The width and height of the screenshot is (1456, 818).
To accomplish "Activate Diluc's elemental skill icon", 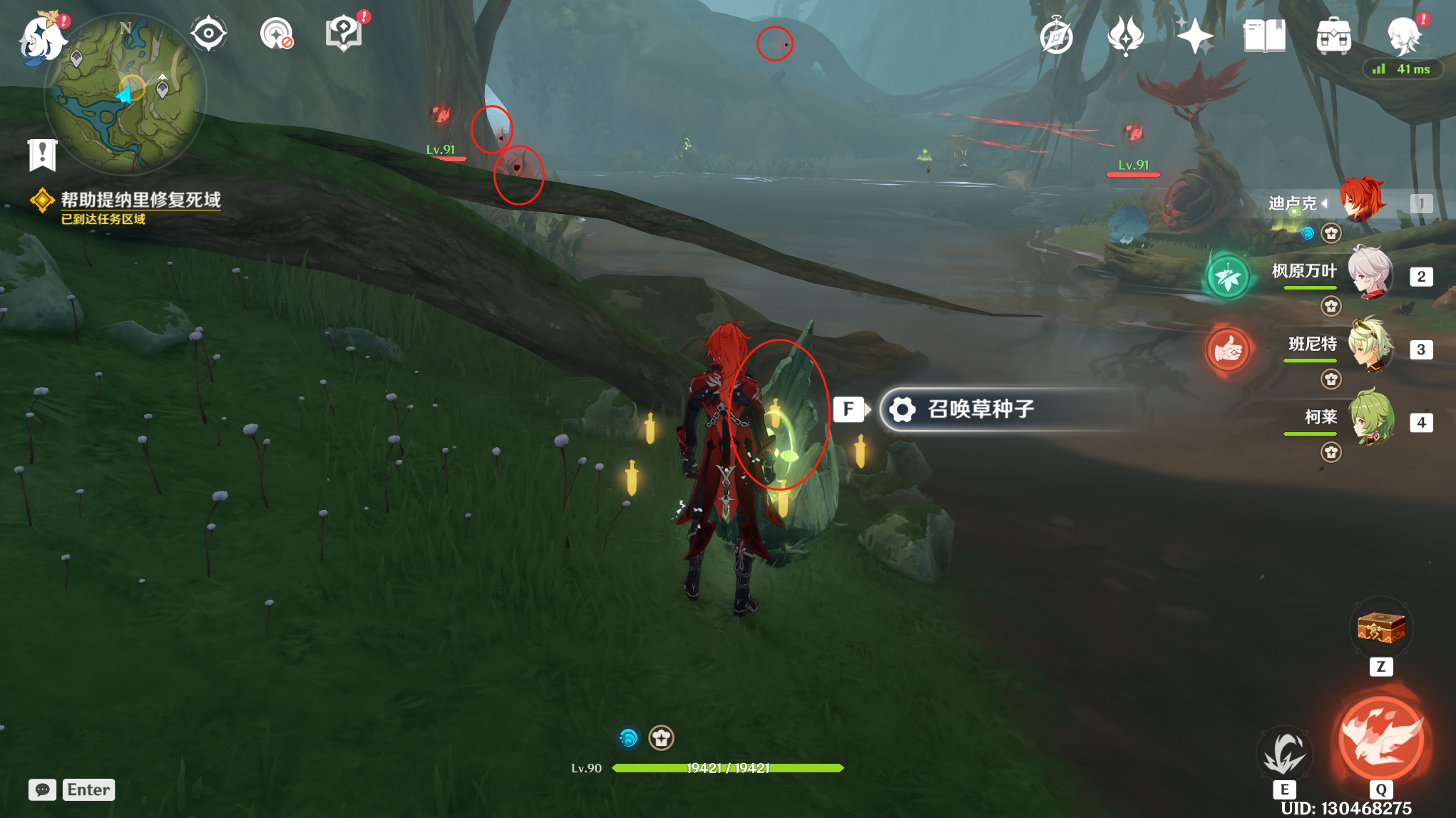I will pos(1284,752).
